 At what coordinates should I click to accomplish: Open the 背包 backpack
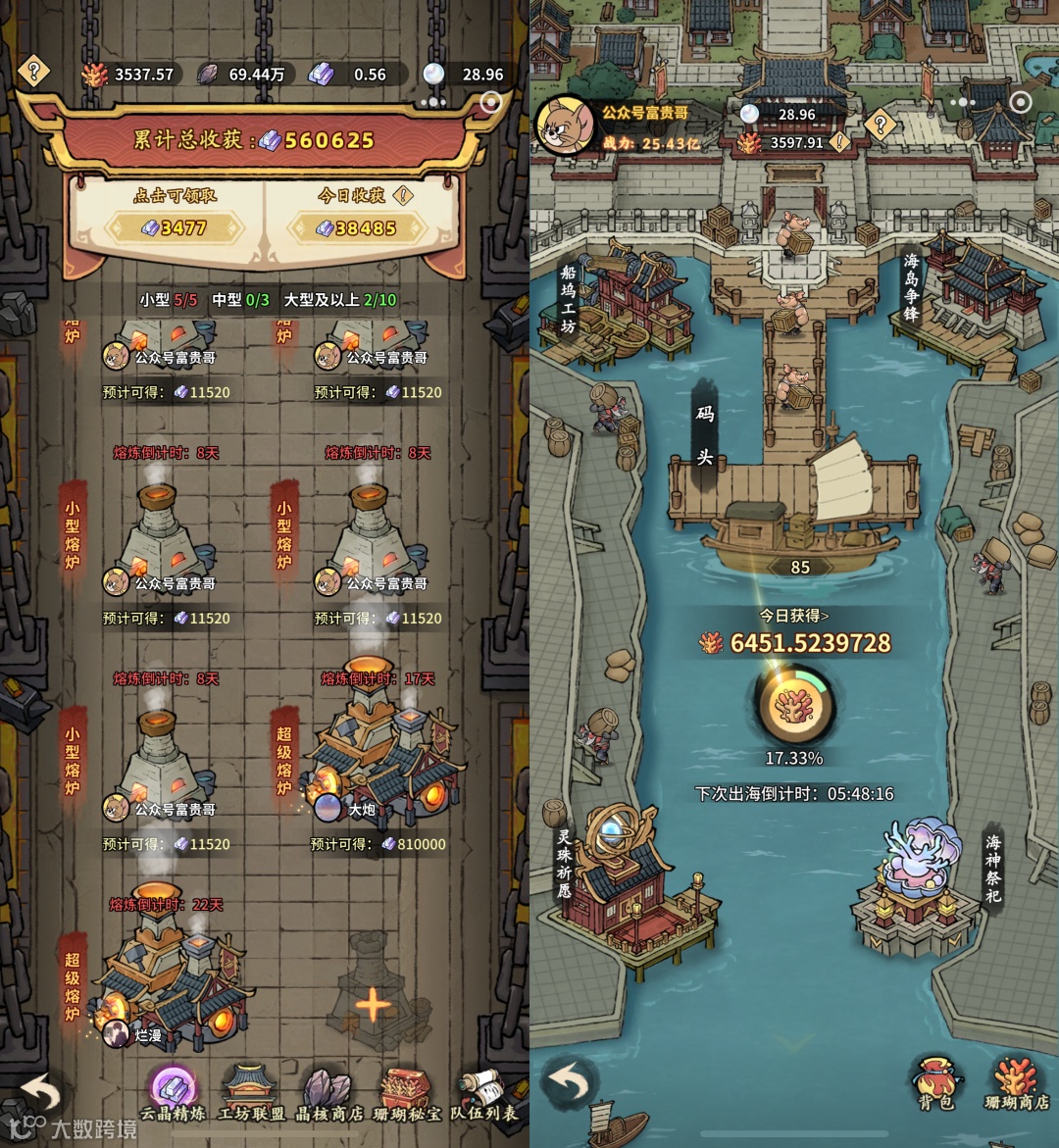click(936, 1083)
